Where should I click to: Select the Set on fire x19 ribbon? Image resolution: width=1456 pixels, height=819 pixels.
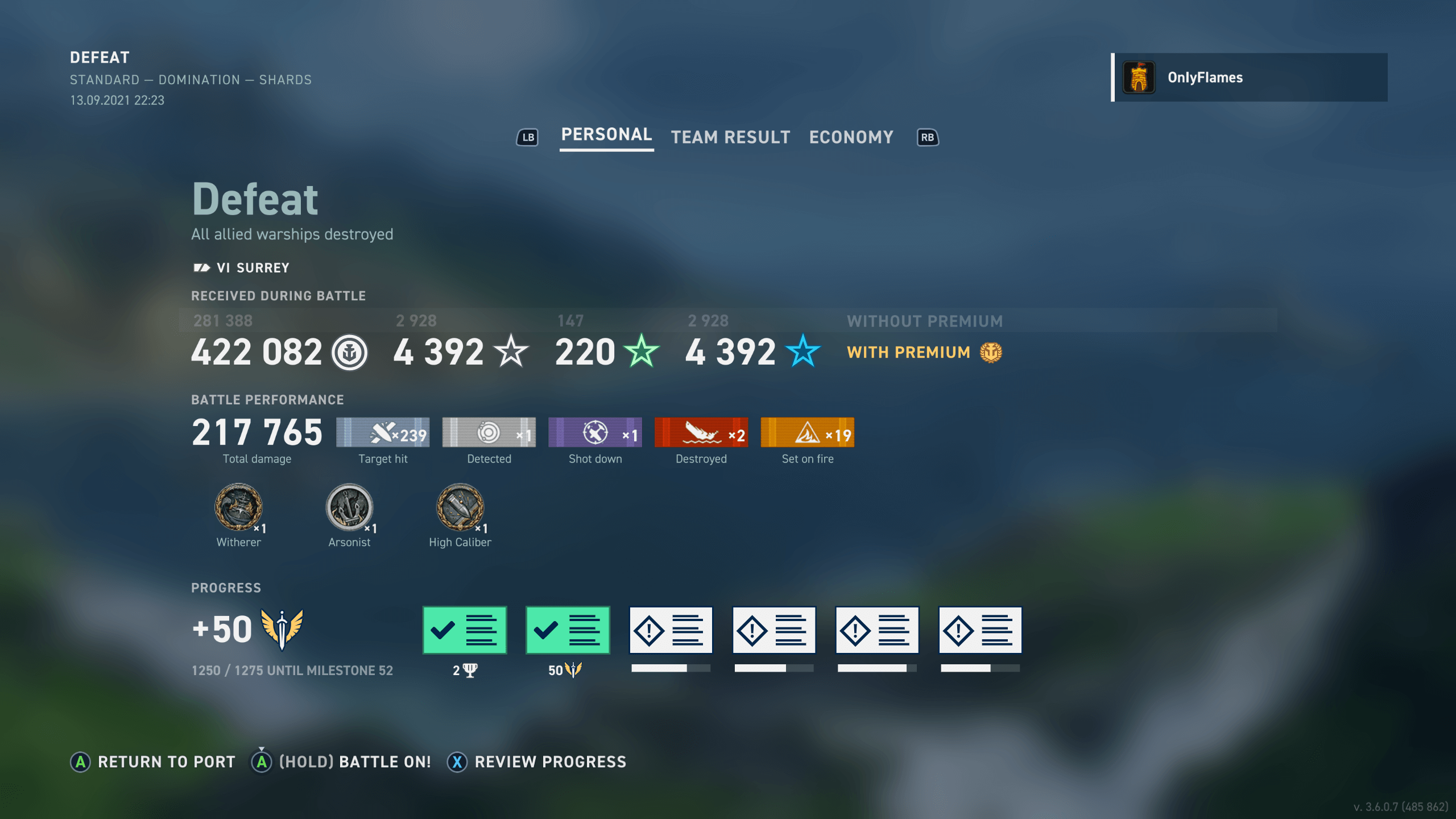[807, 432]
